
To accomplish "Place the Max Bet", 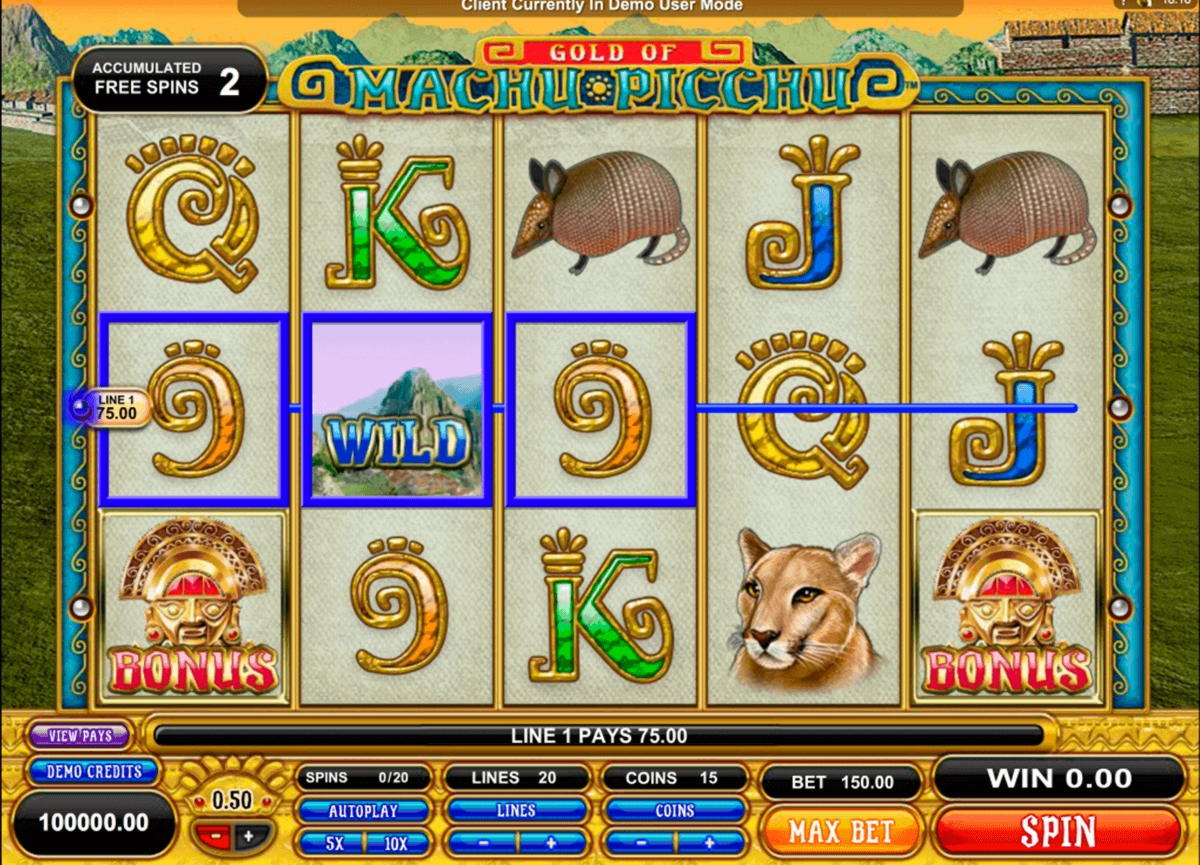I will pos(842,831).
